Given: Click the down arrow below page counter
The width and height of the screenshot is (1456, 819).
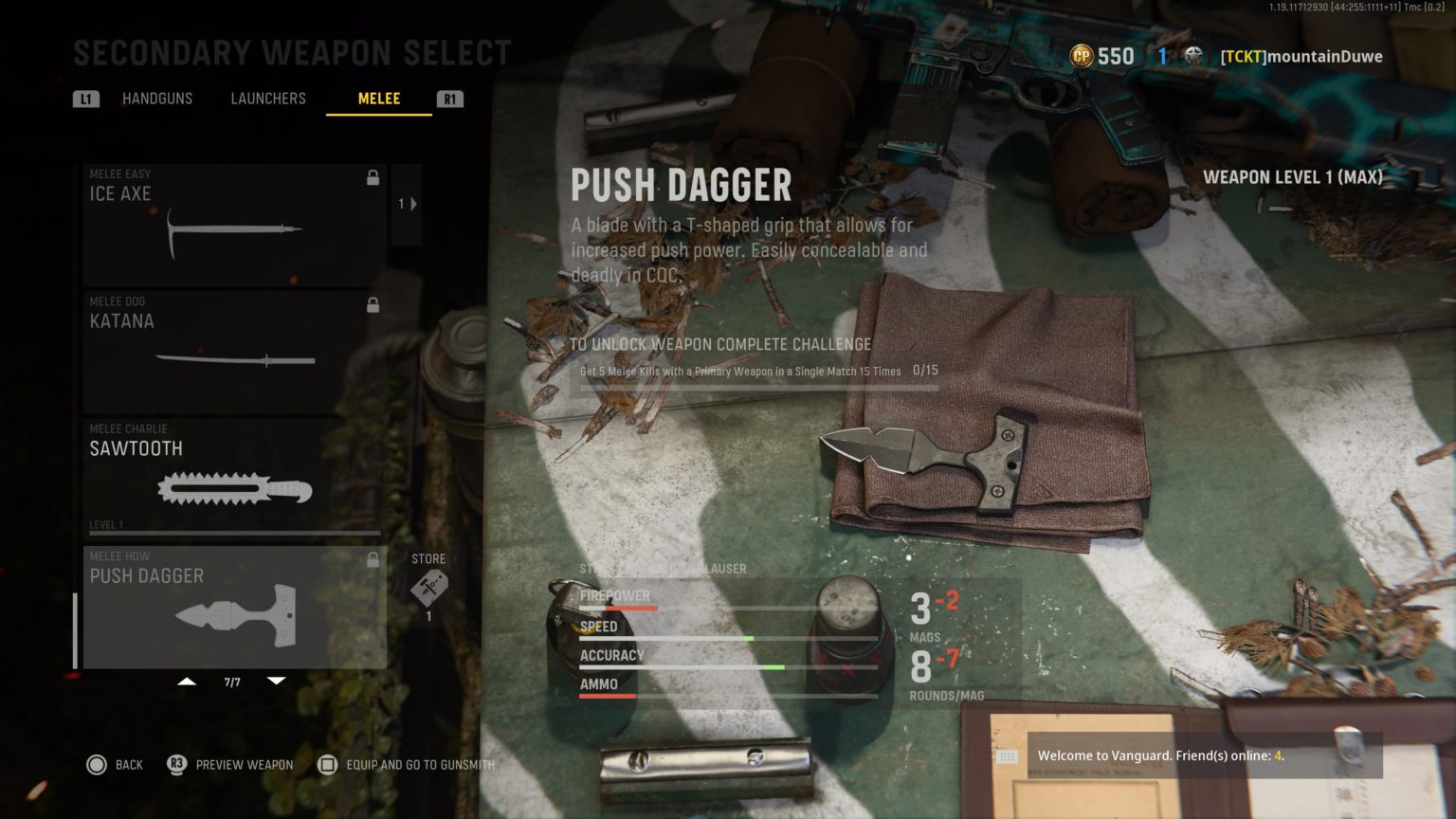Looking at the screenshot, I should coord(276,681).
